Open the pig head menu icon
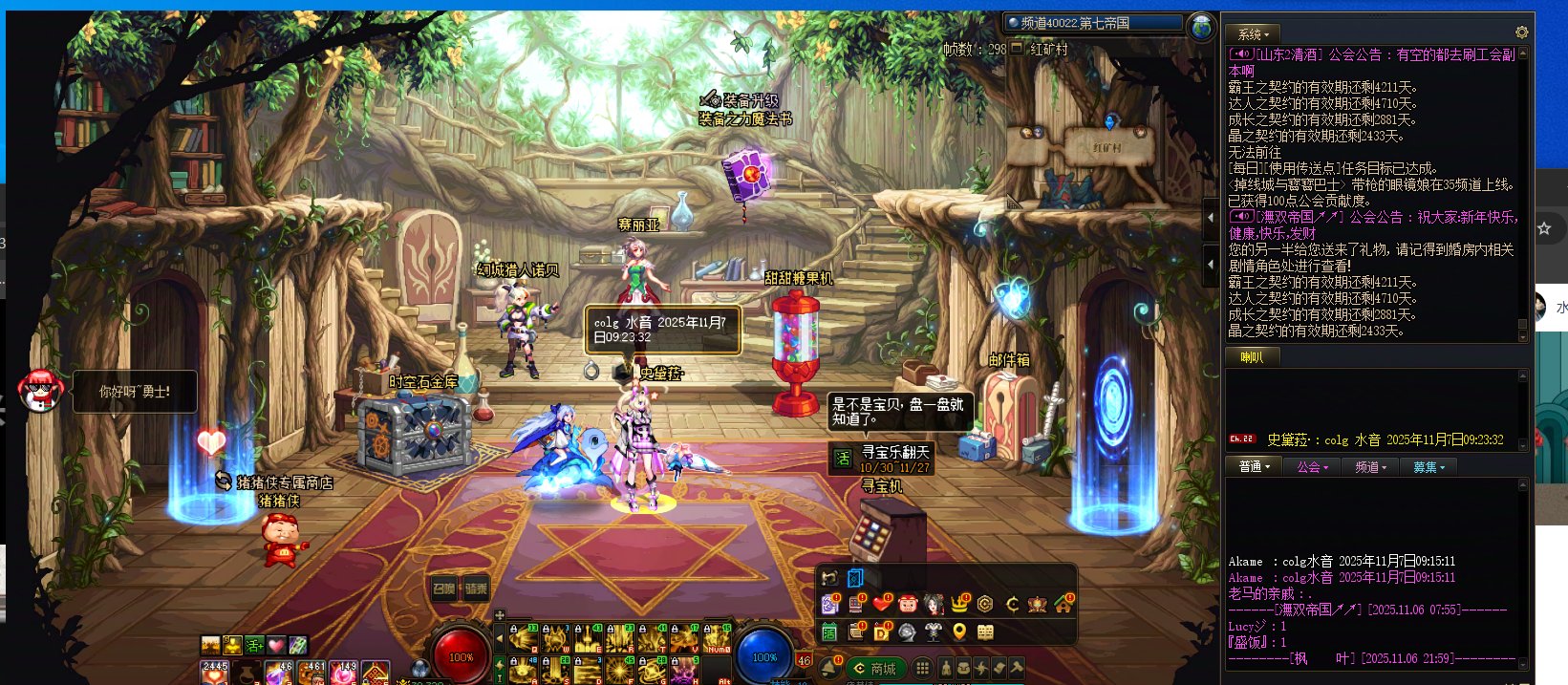The width and height of the screenshot is (1568, 685). (907, 604)
